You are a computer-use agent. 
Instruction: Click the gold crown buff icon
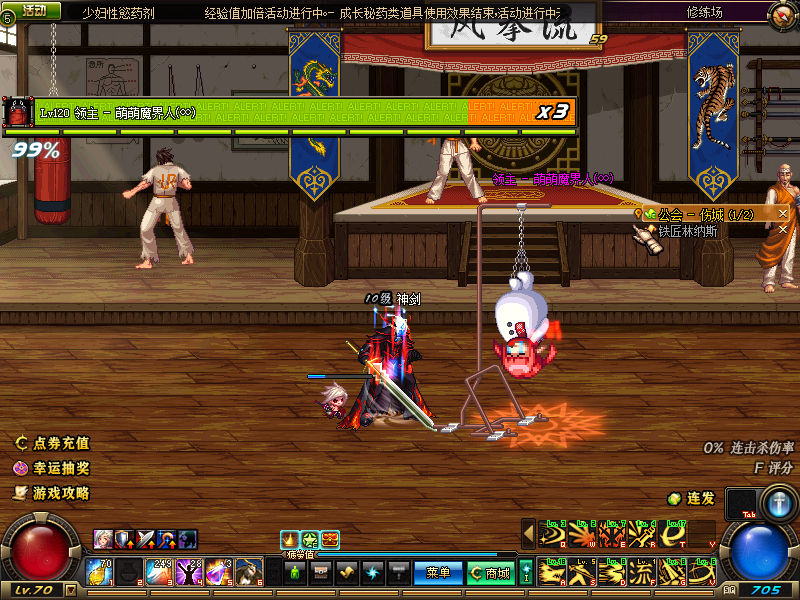[x=290, y=539]
